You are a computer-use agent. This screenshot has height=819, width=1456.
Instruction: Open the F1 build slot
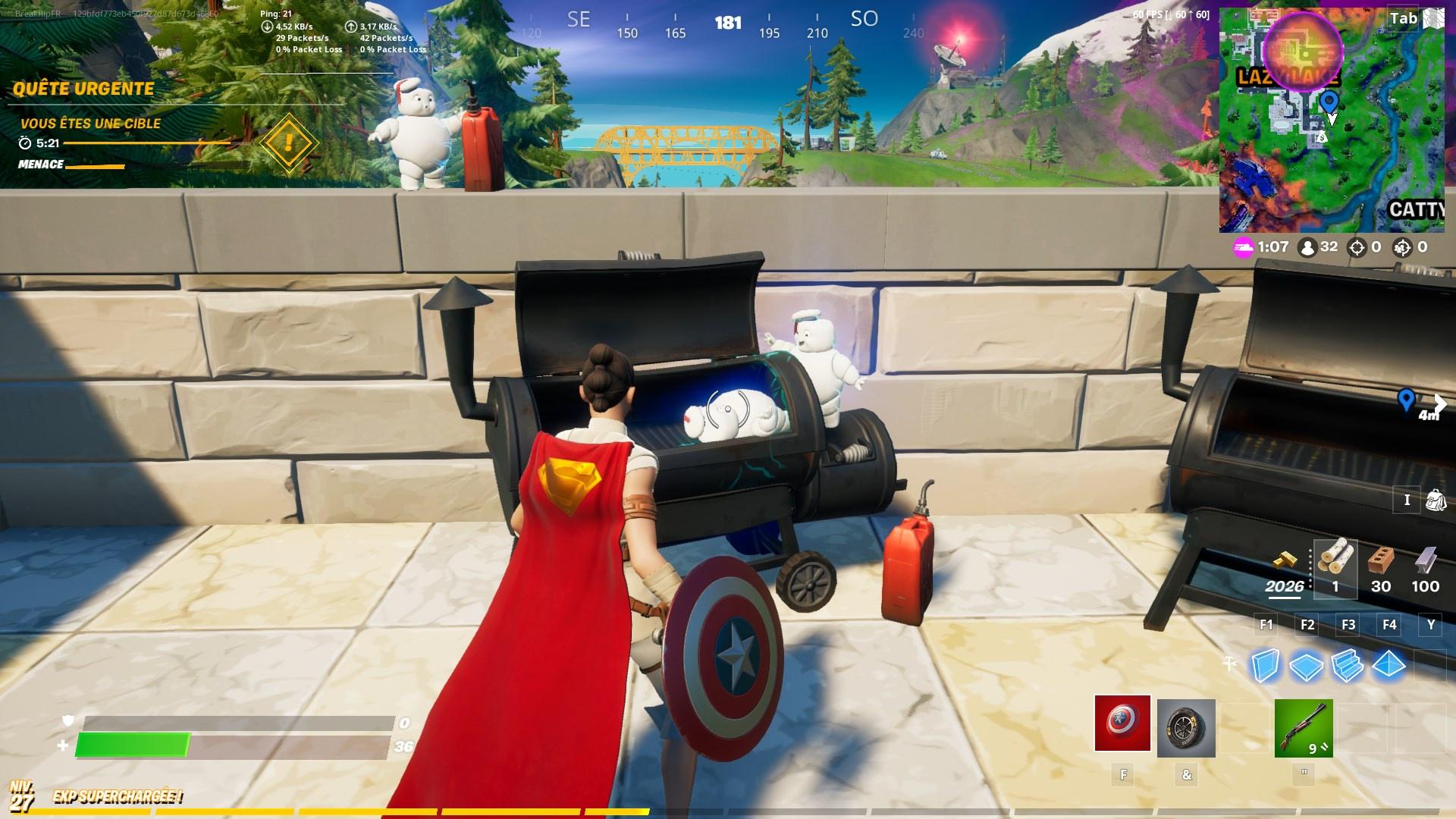(1265, 625)
